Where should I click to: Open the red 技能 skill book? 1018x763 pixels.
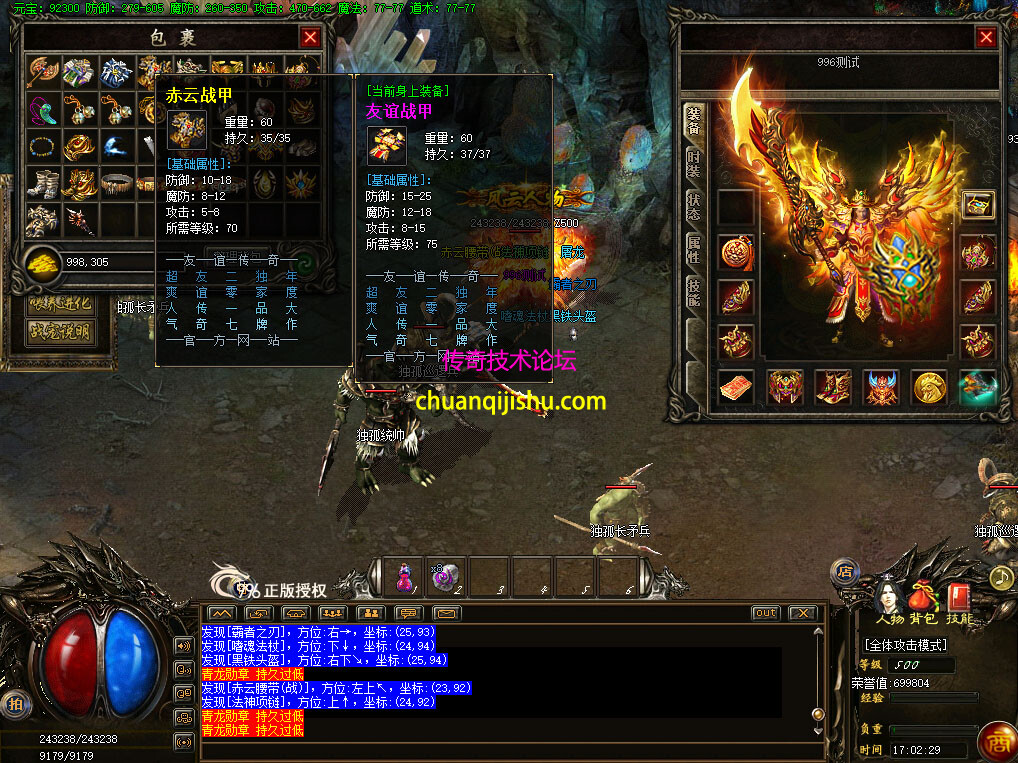click(958, 597)
